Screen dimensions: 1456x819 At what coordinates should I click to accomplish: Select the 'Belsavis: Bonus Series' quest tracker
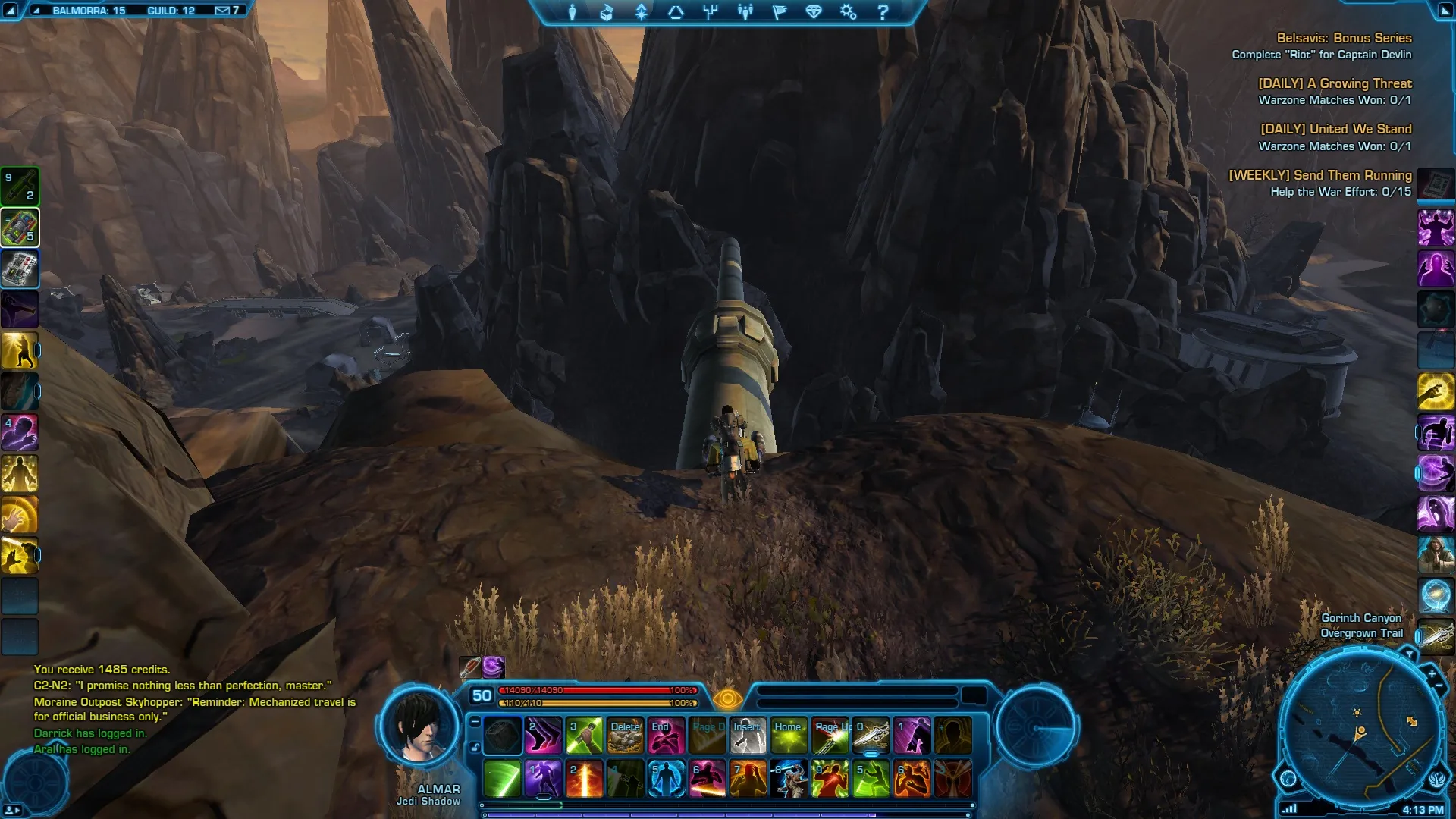click(x=1344, y=38)
